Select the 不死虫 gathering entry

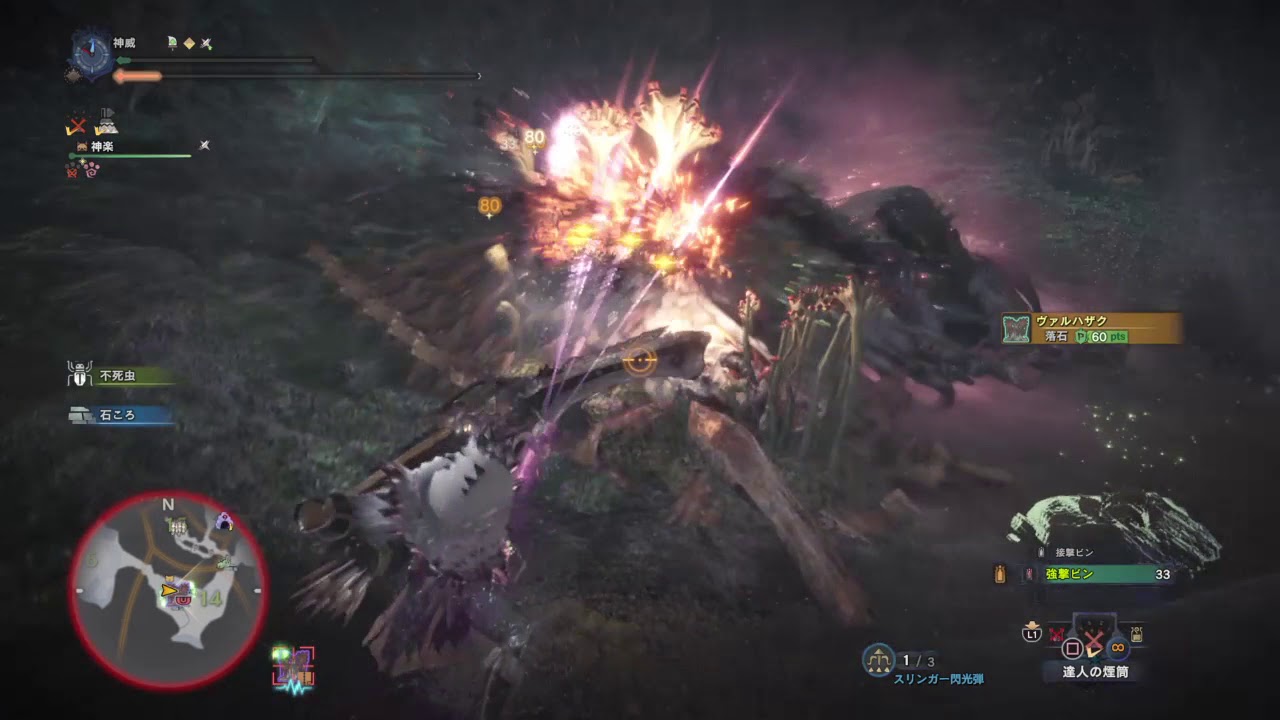point(117,376)
